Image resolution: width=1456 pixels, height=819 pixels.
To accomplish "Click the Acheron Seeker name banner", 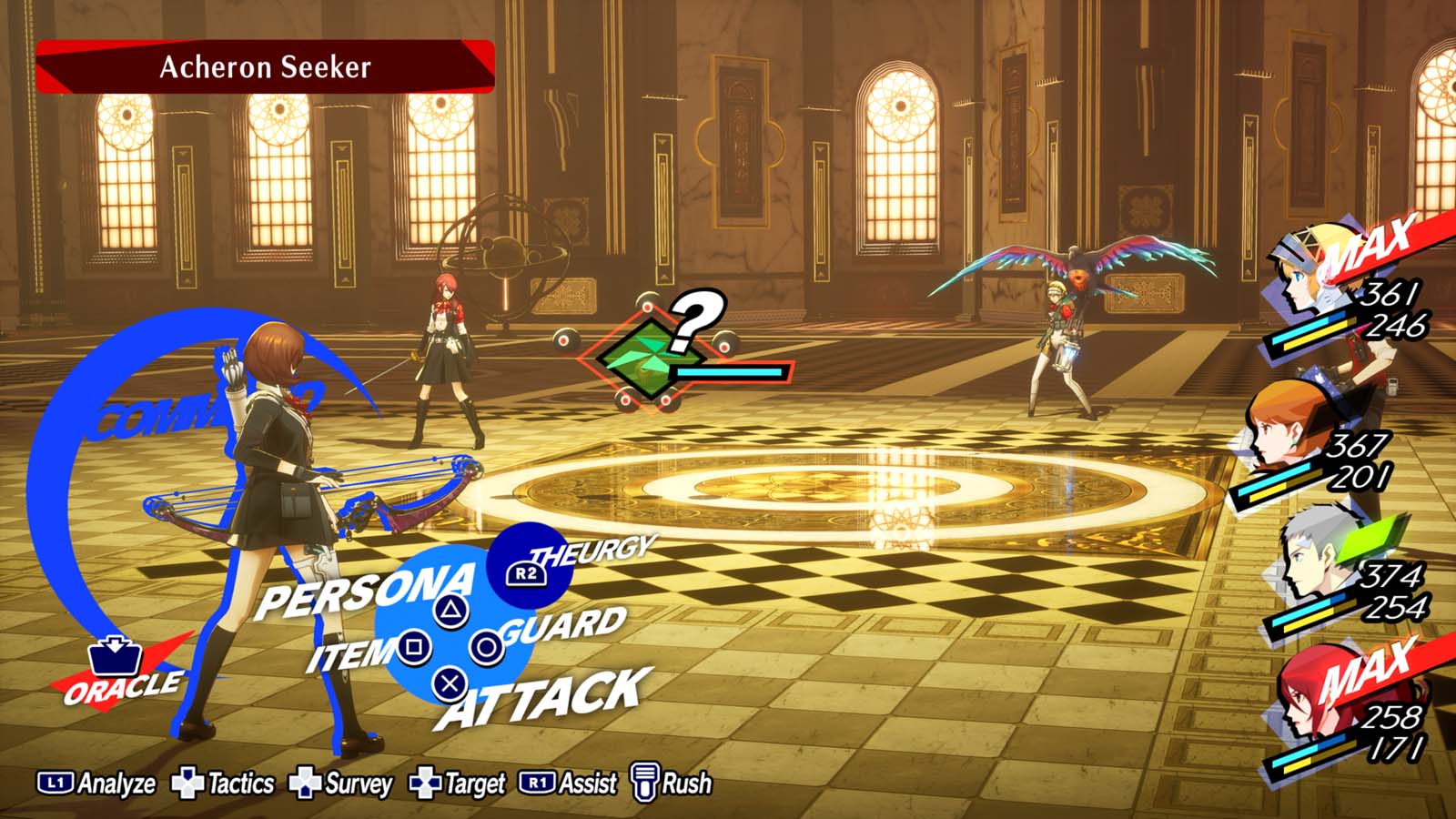I will click(264, 66).
